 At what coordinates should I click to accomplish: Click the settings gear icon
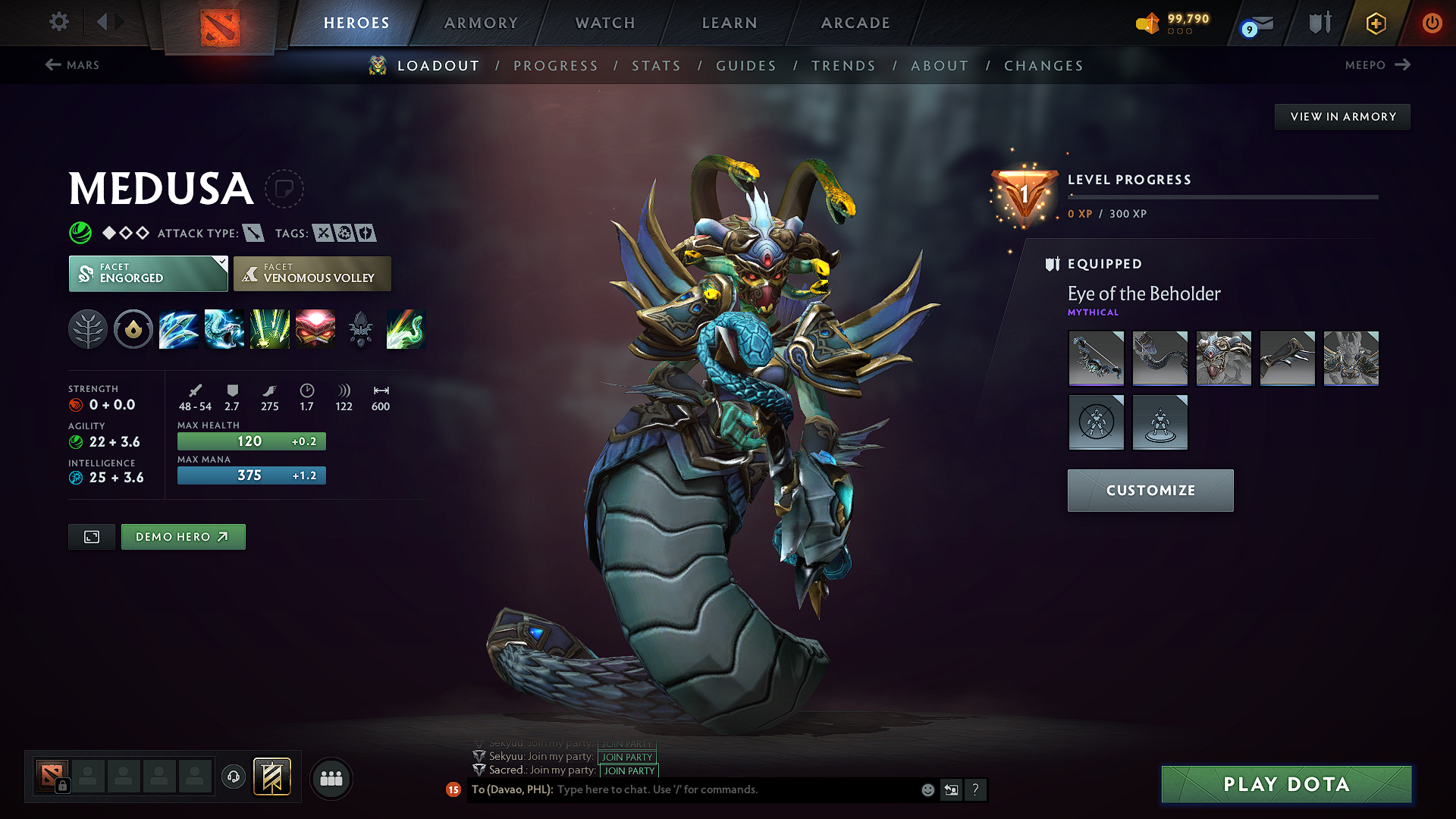pyautogui.click(x=58, y=22)
